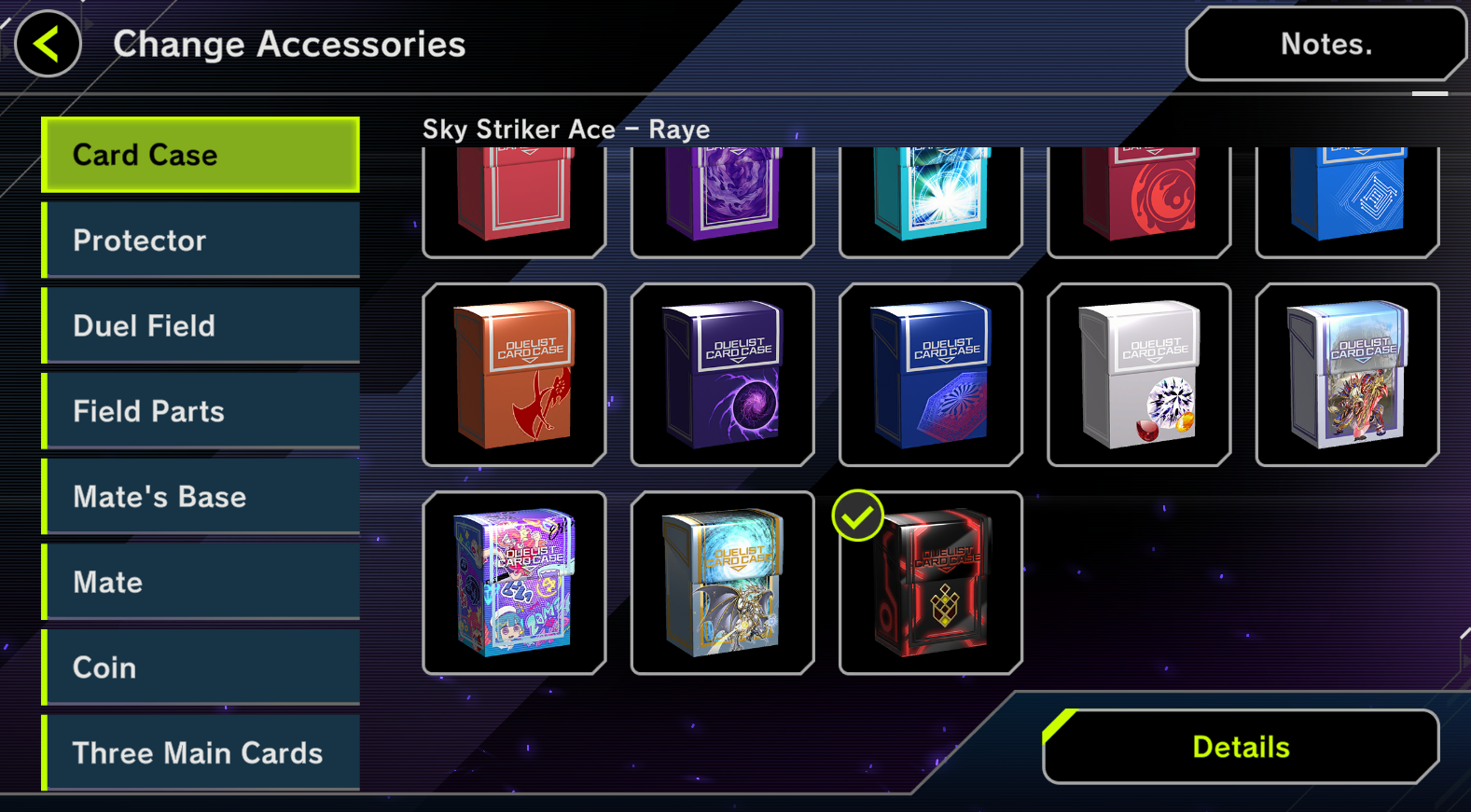The width and height of the screenshot is (1471, 812).
Task: Switch to the Protector category
Action: (x=201, y=241)
